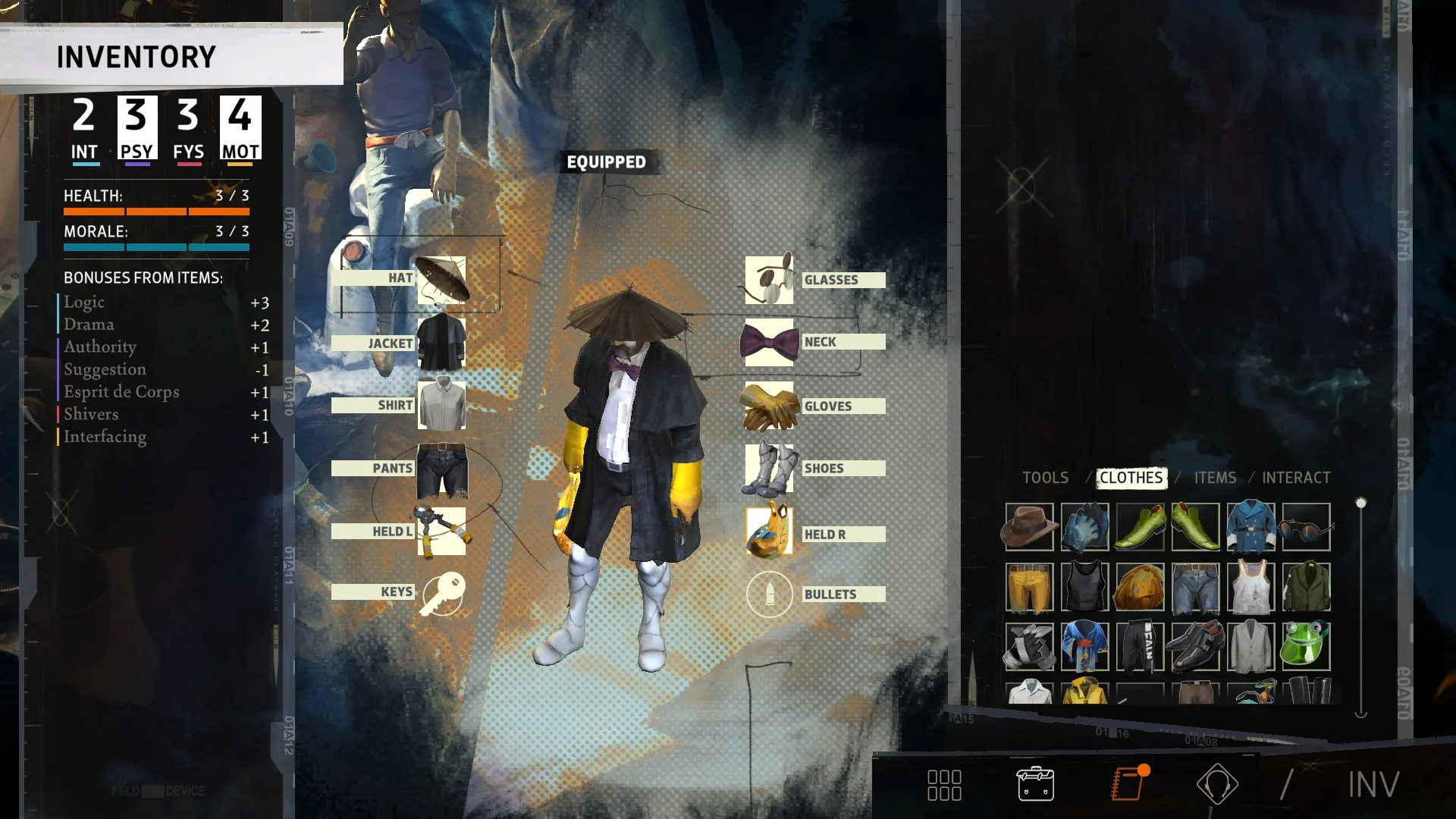
Task: Click the equipped black jacket slot
Action: point(441,344)
